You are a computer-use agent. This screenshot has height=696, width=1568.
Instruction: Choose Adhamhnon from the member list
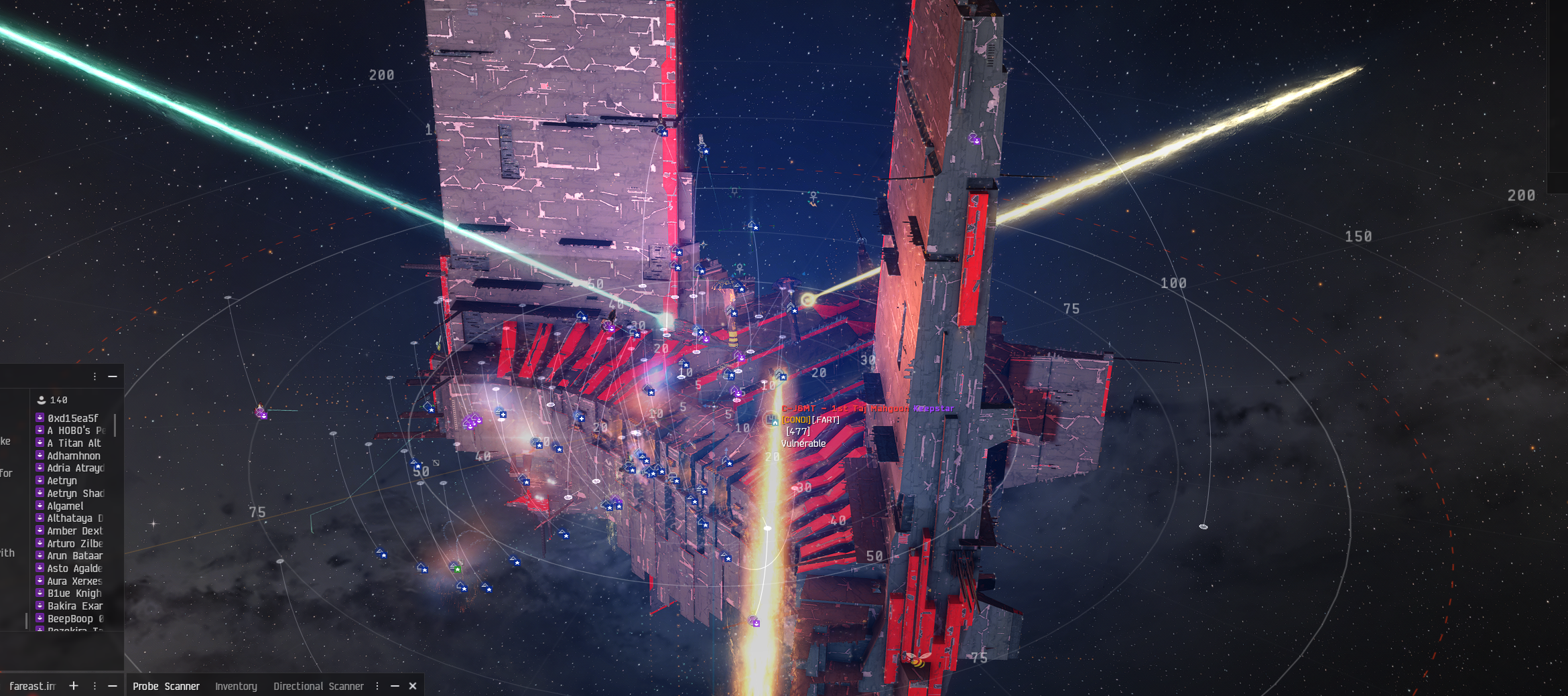(x=73, y=456)
